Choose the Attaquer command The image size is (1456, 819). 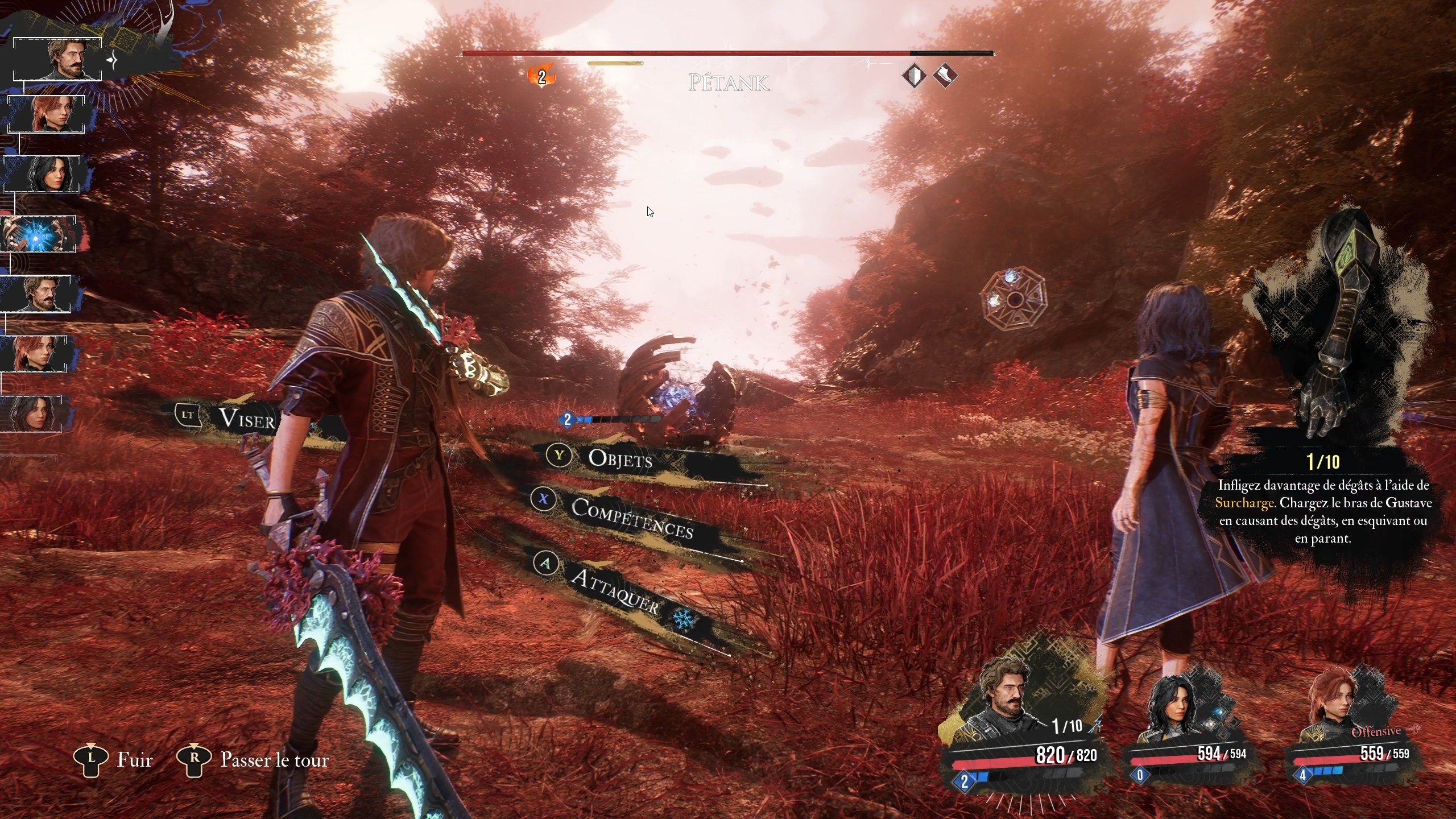click(614, 591)
